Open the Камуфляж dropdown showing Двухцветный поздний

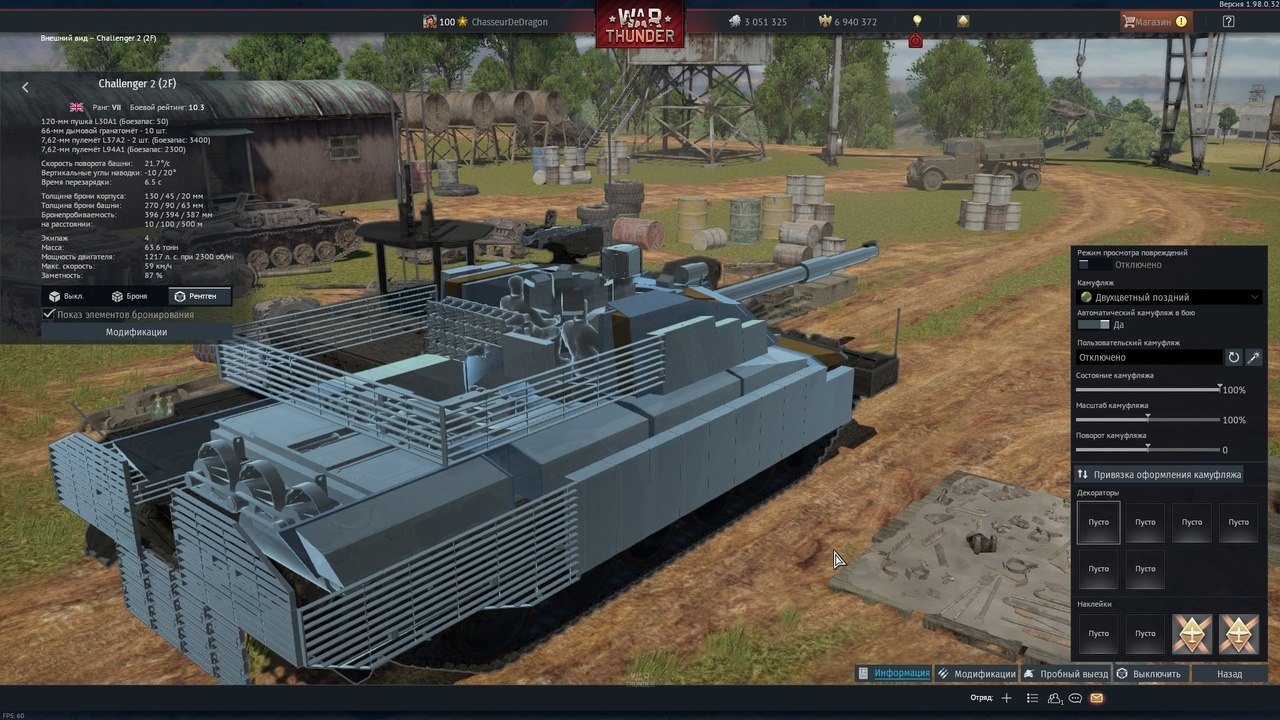pyautogui.click(x=1169, y=297)
